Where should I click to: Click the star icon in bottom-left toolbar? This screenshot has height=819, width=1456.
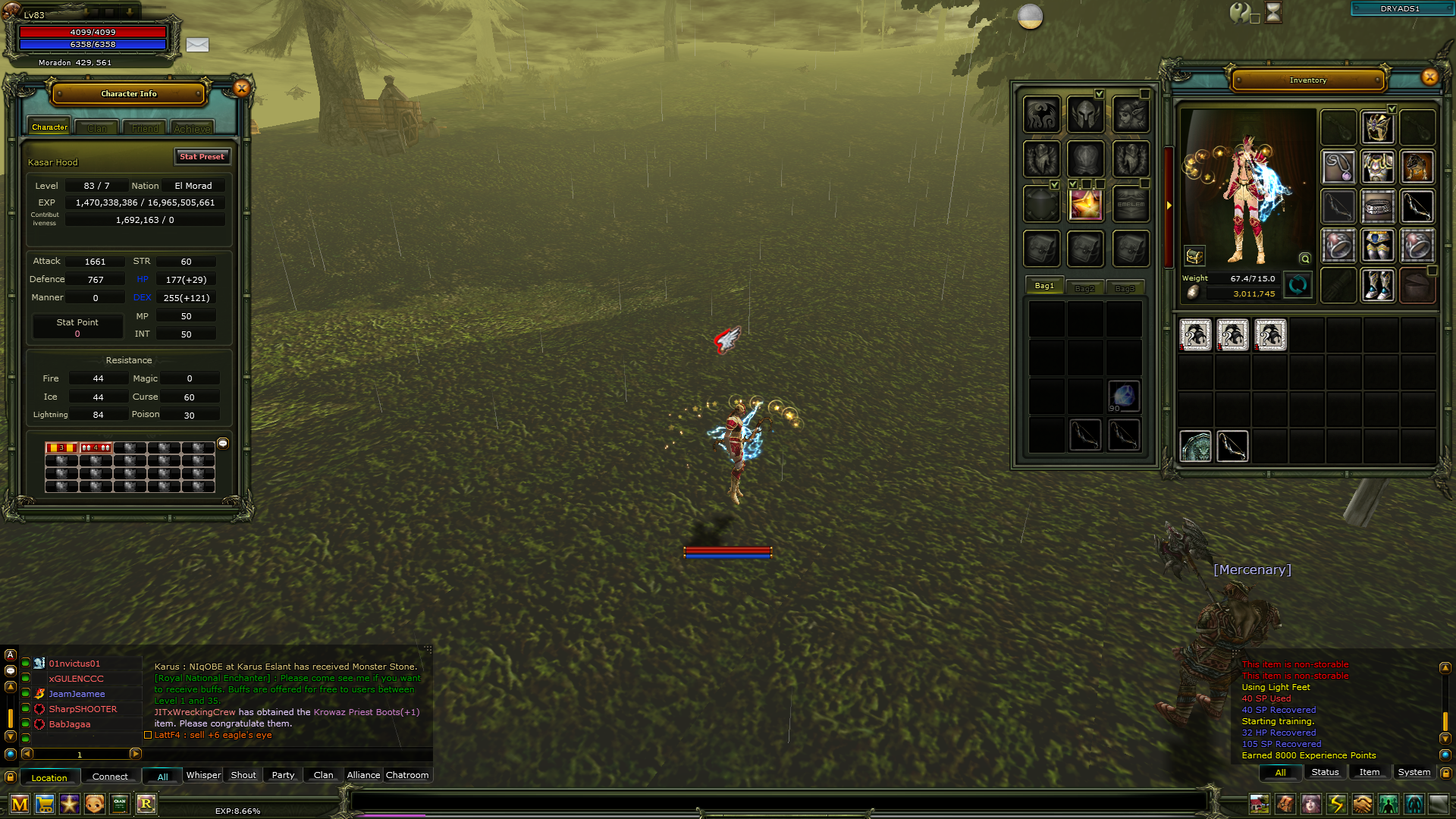point(69,804)
